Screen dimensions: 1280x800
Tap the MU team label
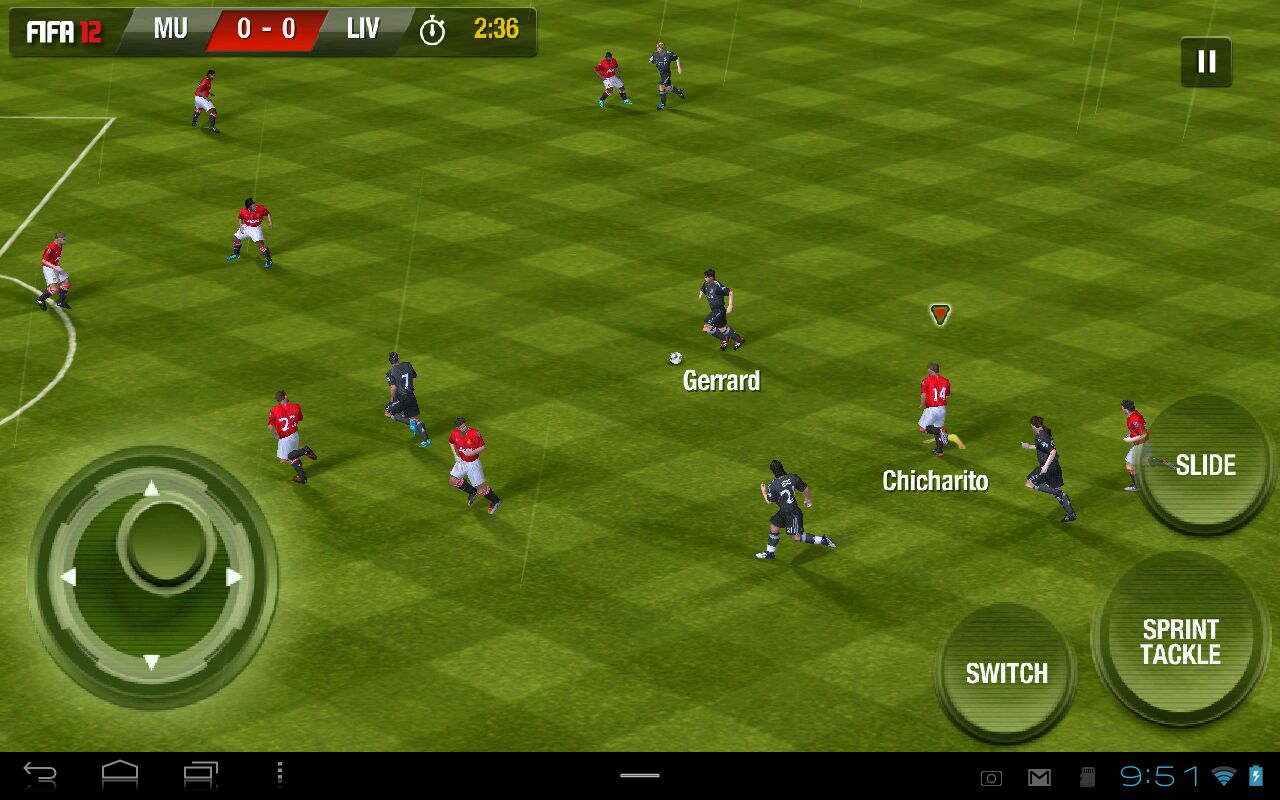[168, 29]
